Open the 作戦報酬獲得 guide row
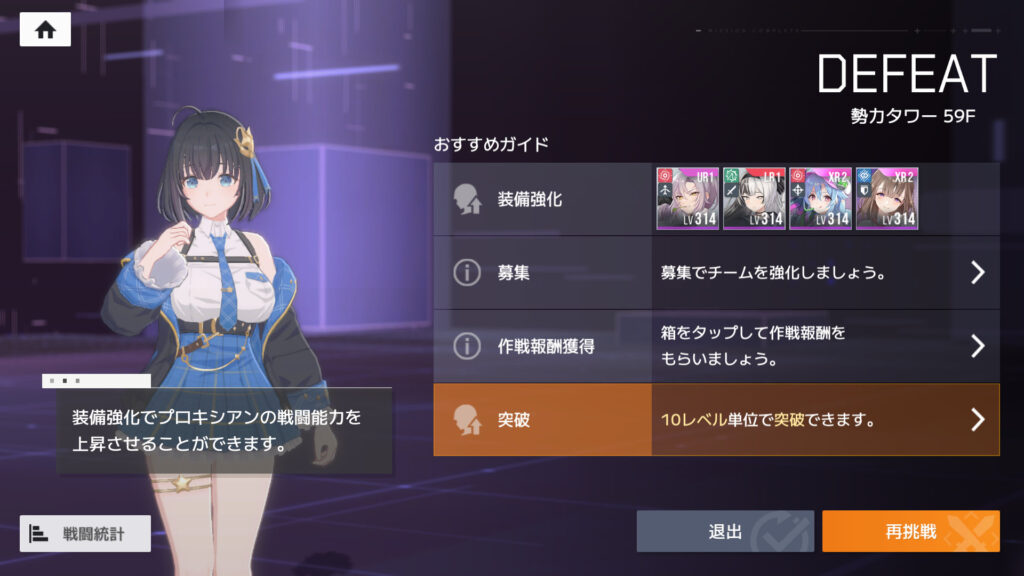The height and width of the screenshot is (576, 1024). pyautogui.click(x=715, y=346)
